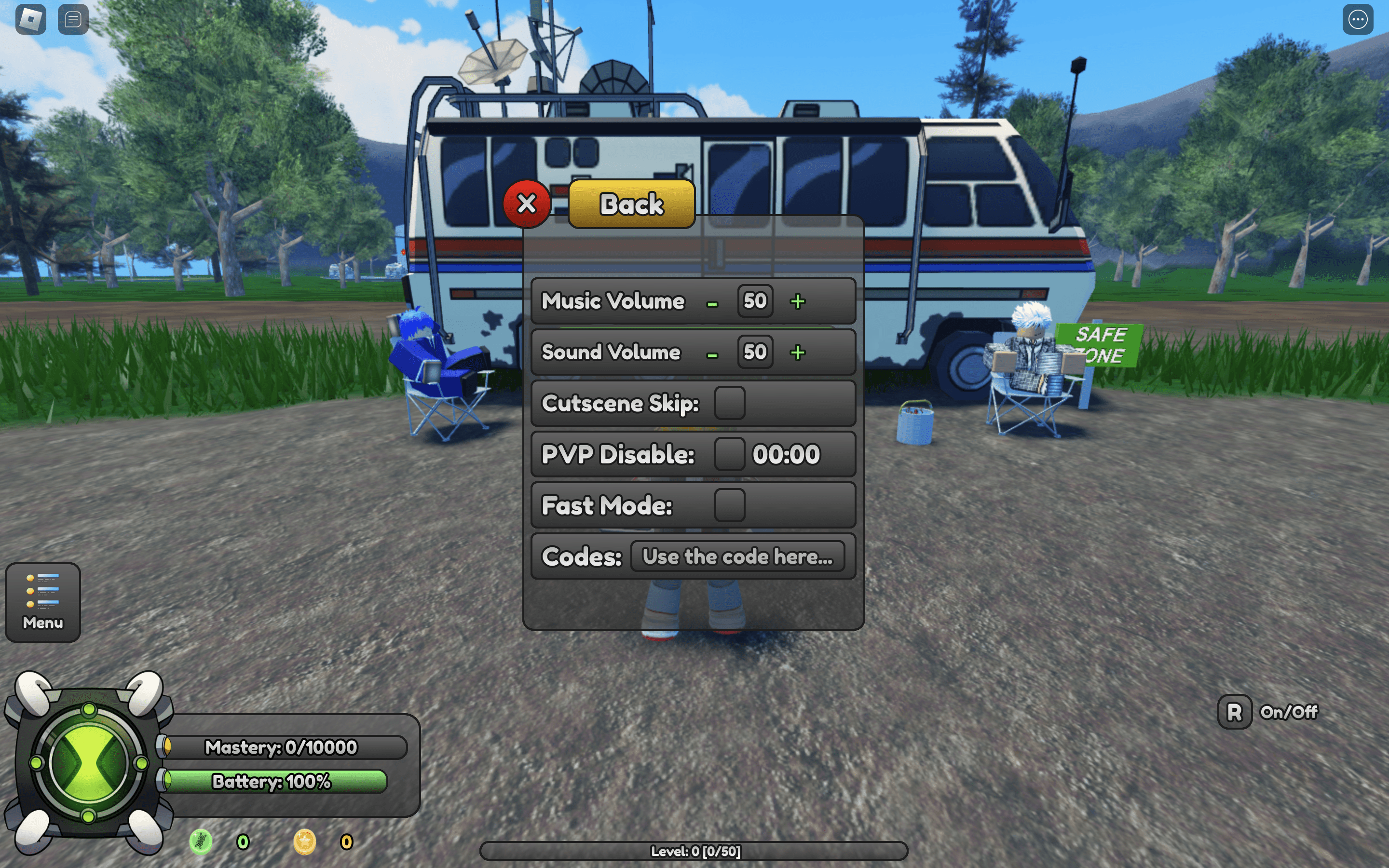This screenshot has height=868, width=1389.
Task: Enable the PVP Disable checkbox
Action: [730, 454]
